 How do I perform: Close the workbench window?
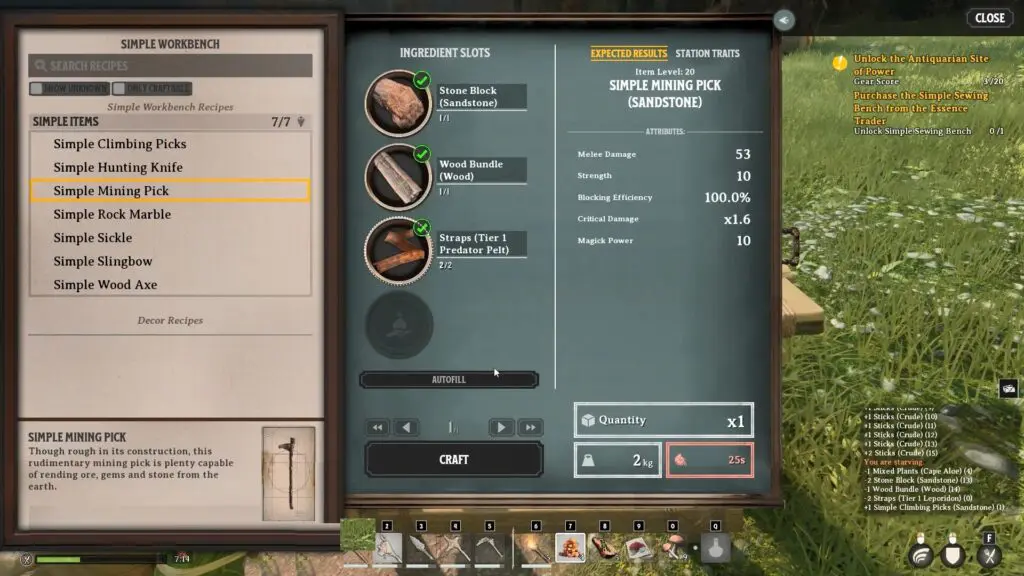click(989, 18)
